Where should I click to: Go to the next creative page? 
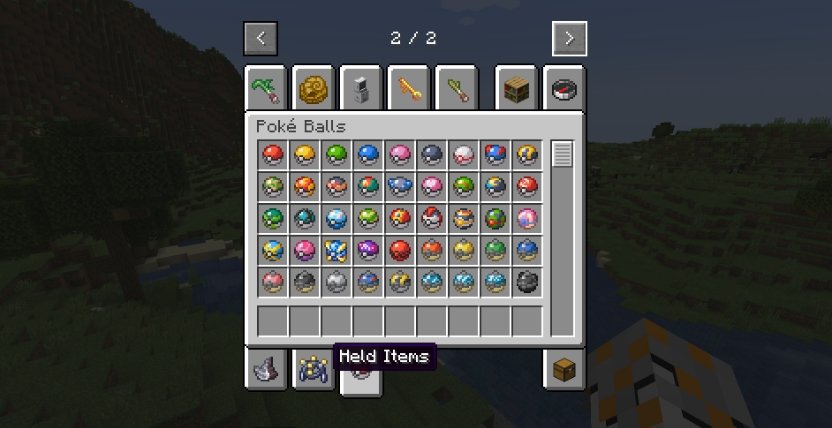click(x=569, y=38)
